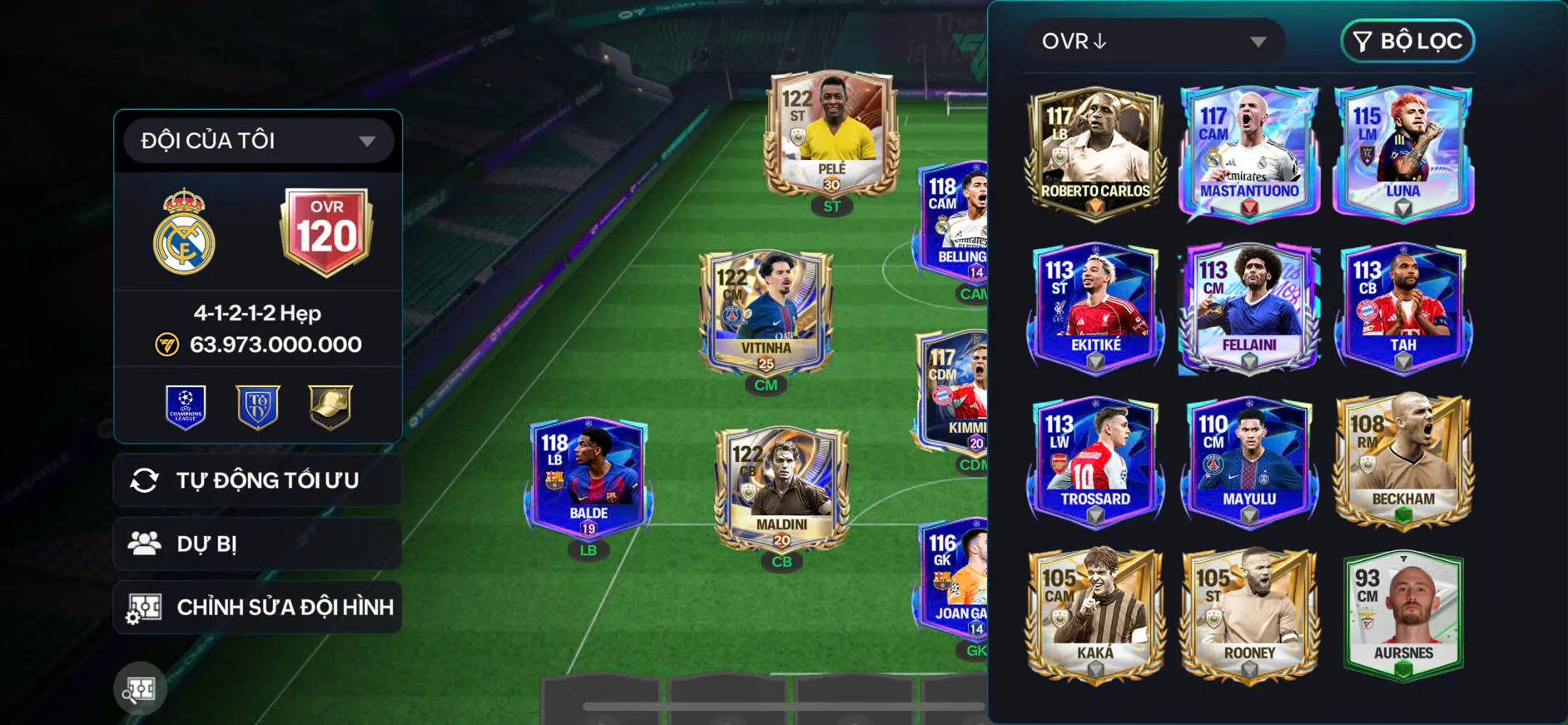Screen dimensions: 1568x725
Task: Select the Roberto Carlos card in the list
Action: [1094, 154]
